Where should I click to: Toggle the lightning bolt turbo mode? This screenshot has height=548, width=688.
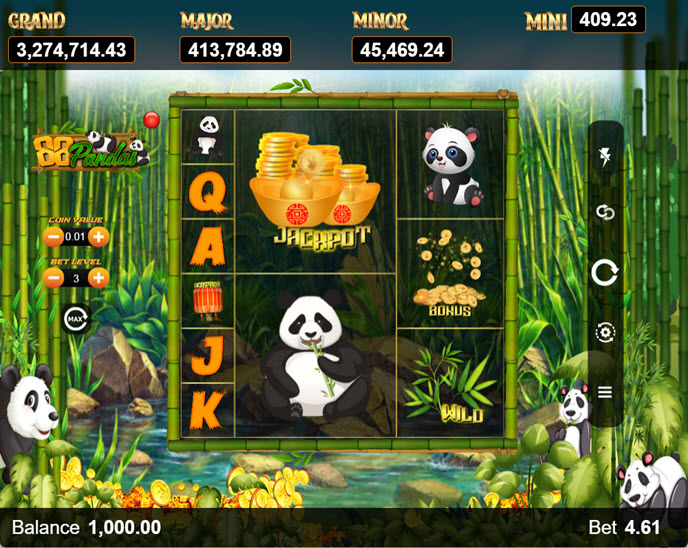[x=605, y=155]
